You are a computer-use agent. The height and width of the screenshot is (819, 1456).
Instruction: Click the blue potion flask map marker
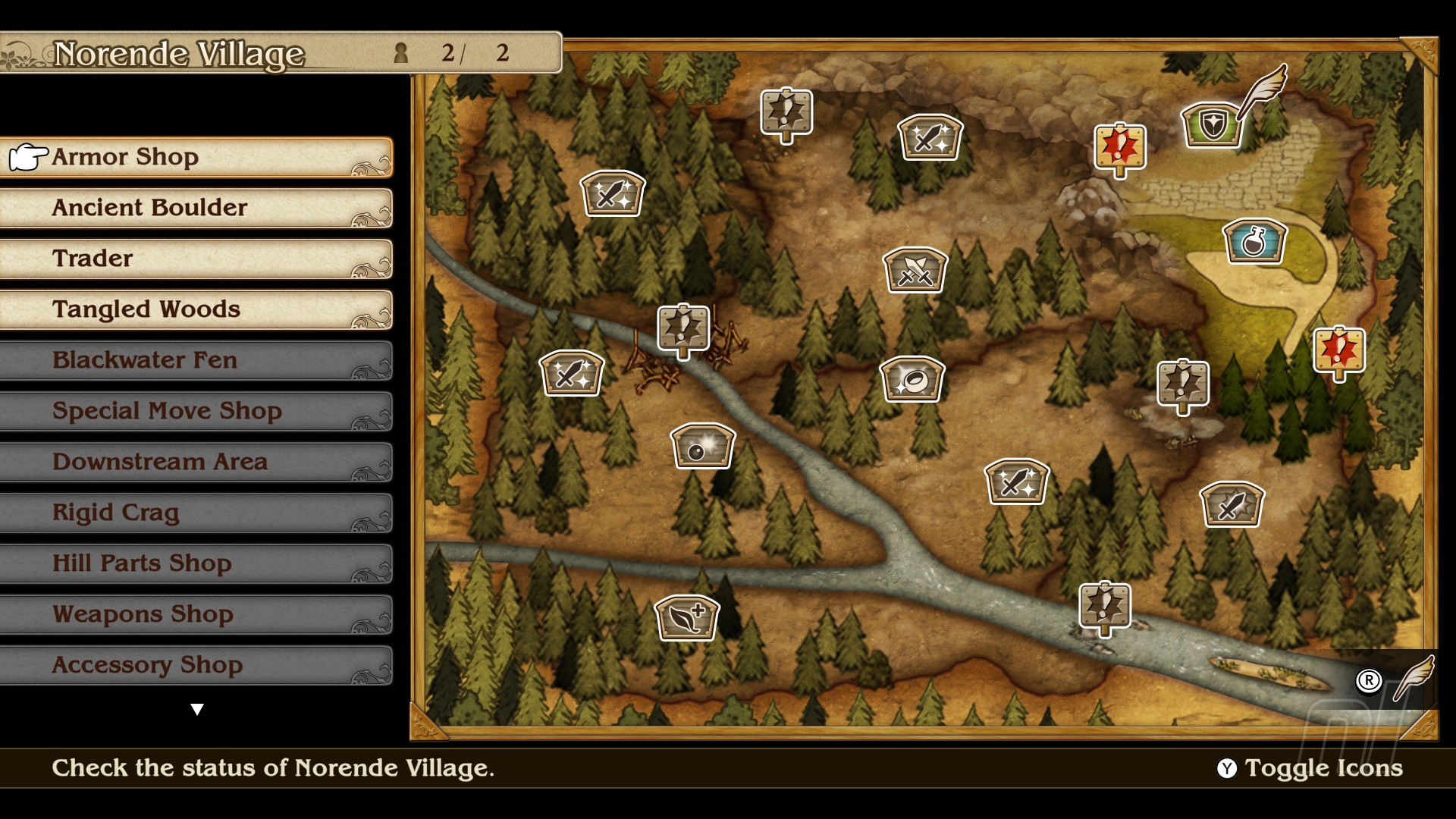tap(1254, 242)
